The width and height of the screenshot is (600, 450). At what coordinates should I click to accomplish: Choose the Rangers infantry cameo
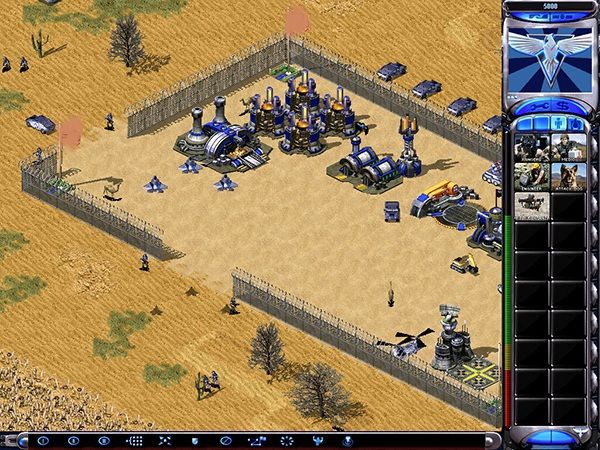coord(531,147)
